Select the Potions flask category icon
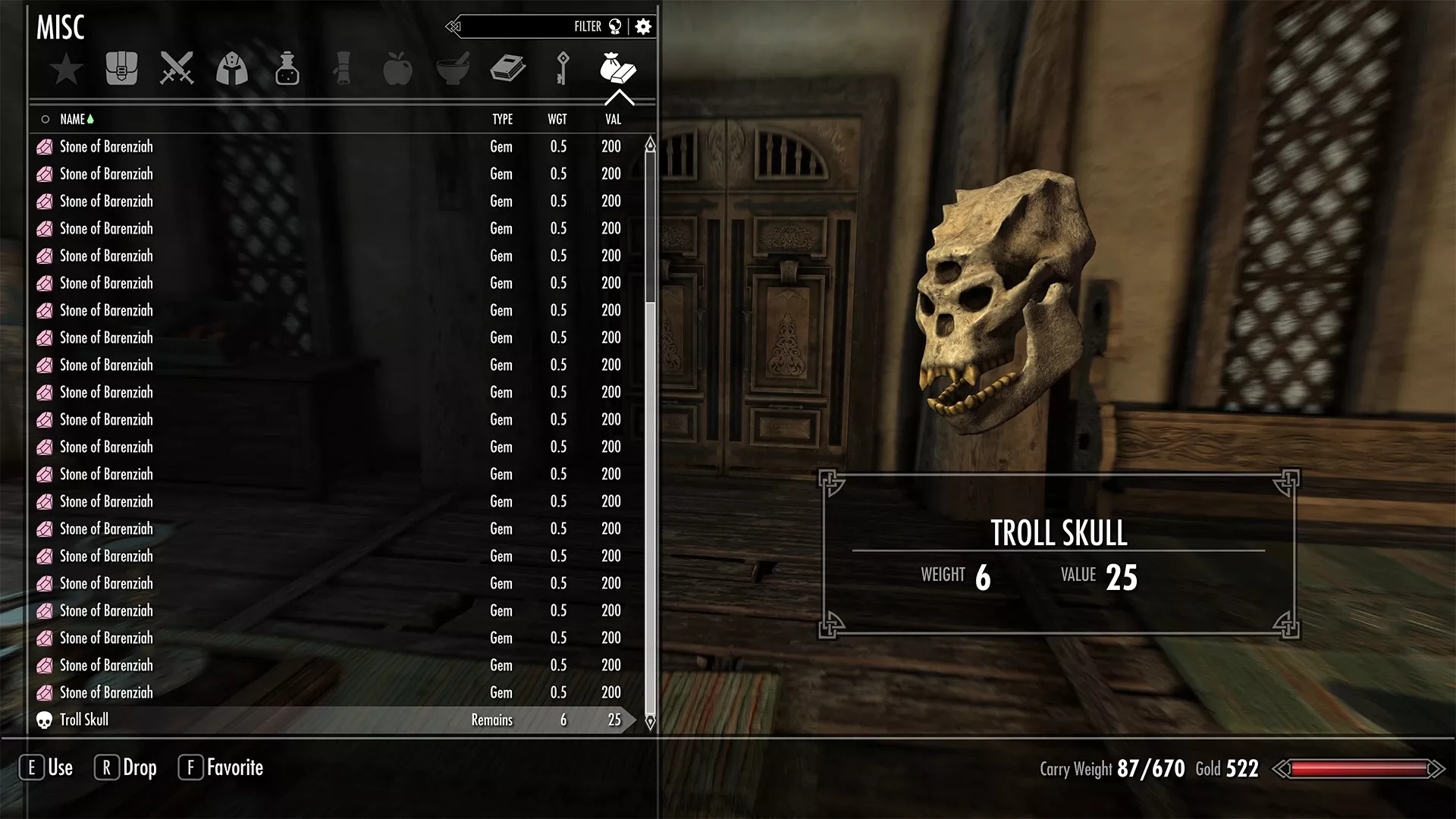Image resolution: width=1456 pixels, height=819 pixels. [x=287, y=68]
